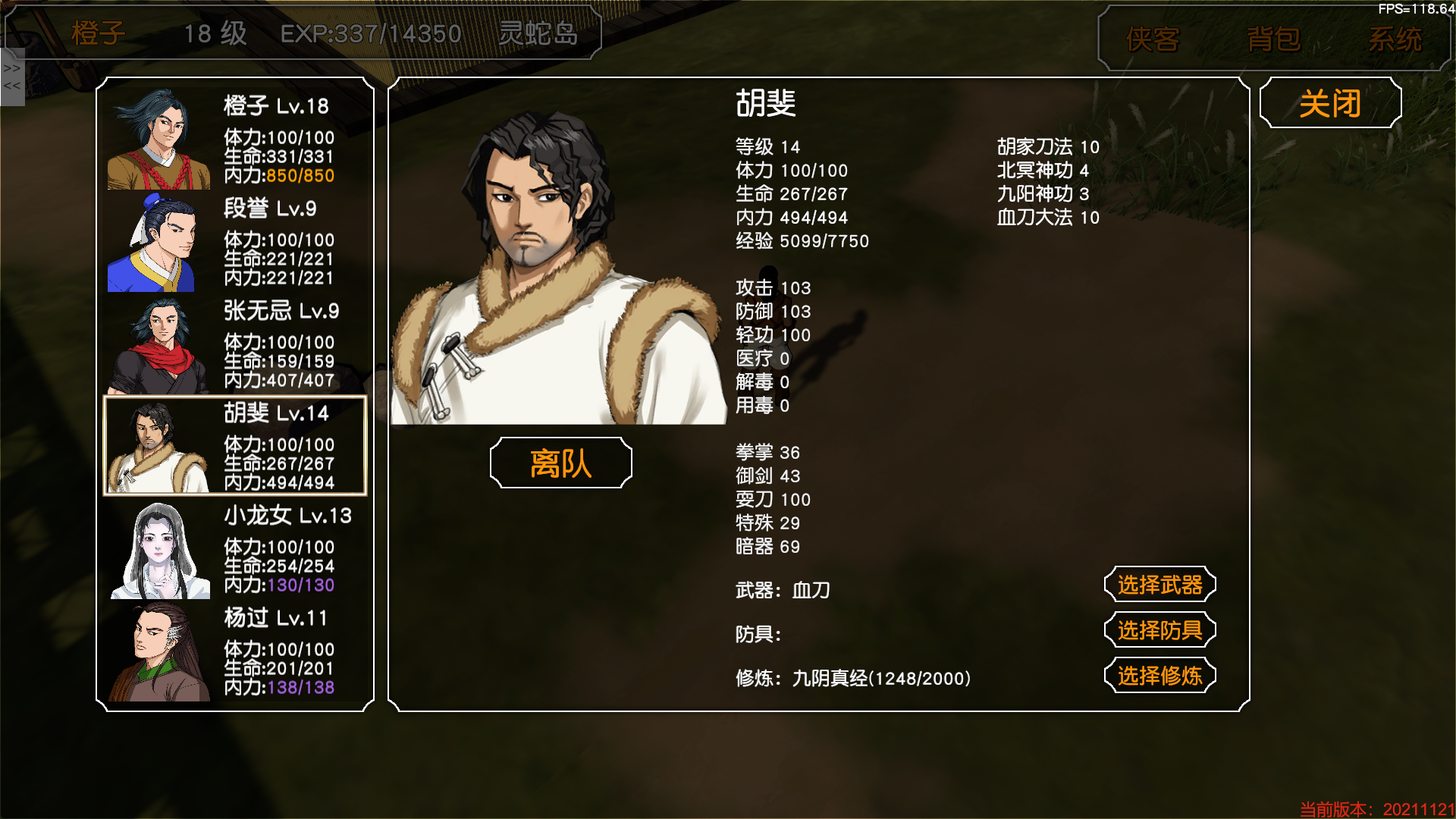Screen dimensions: 1456x819
Task: Select 杨过's character portrait
Action: [x=160, y=652]
